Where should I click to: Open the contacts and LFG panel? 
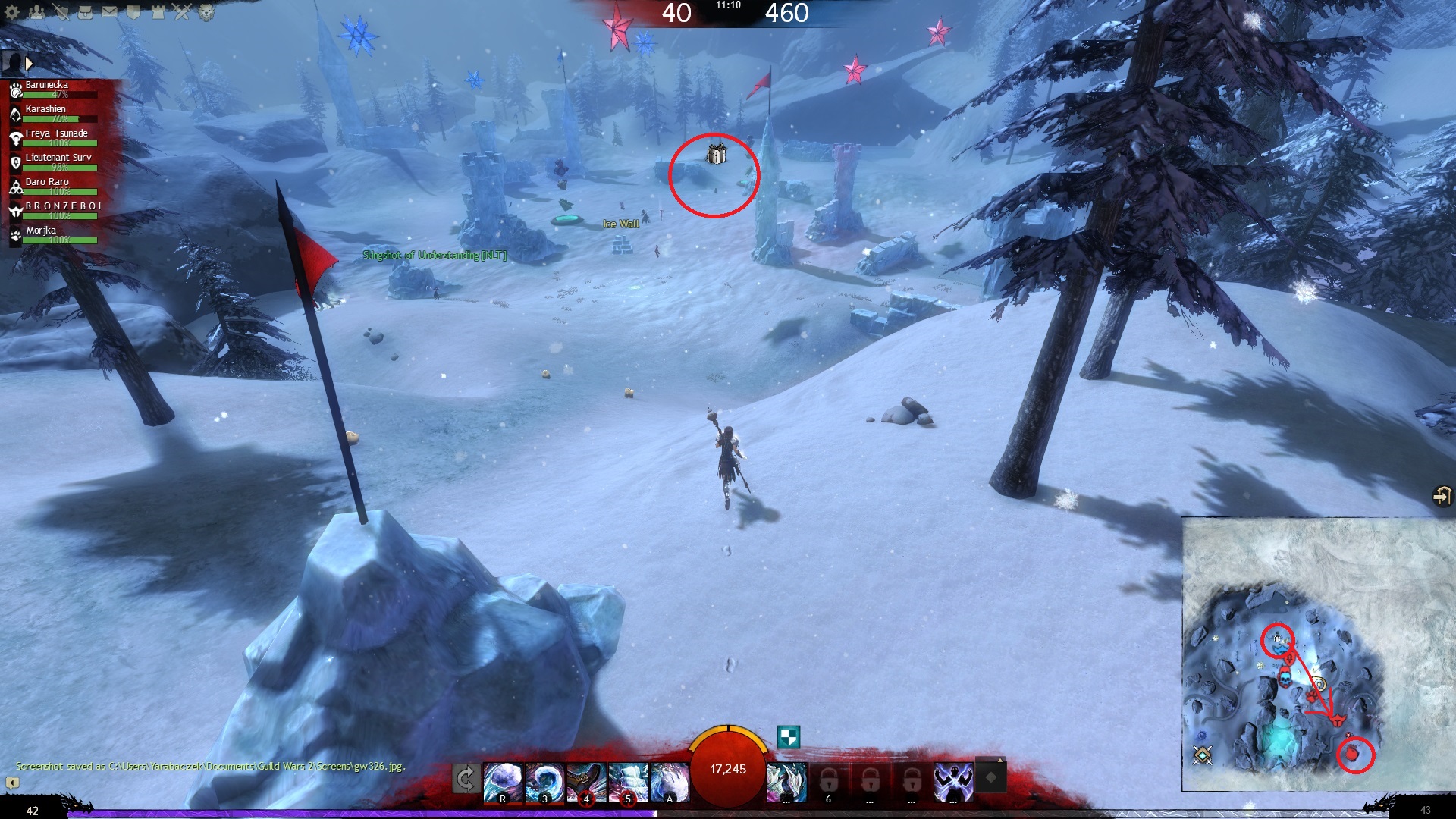[37, 12]
